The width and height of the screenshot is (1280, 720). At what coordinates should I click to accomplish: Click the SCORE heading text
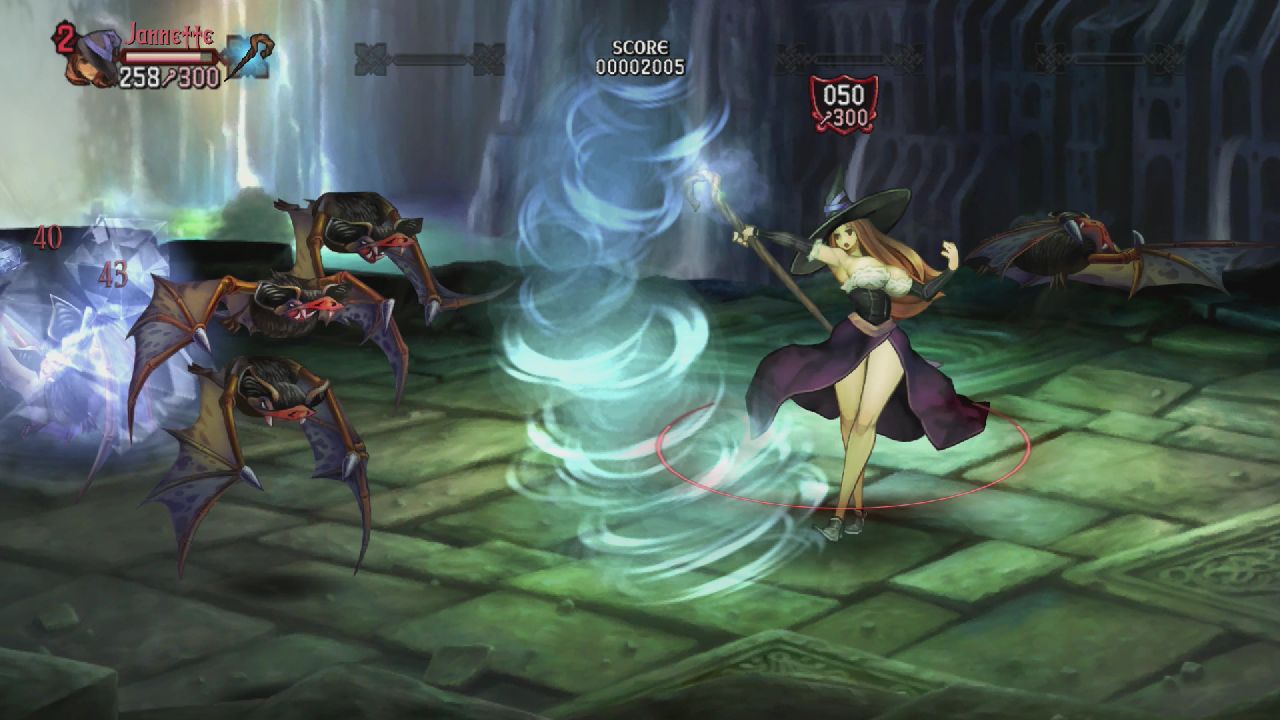(641, 45)
